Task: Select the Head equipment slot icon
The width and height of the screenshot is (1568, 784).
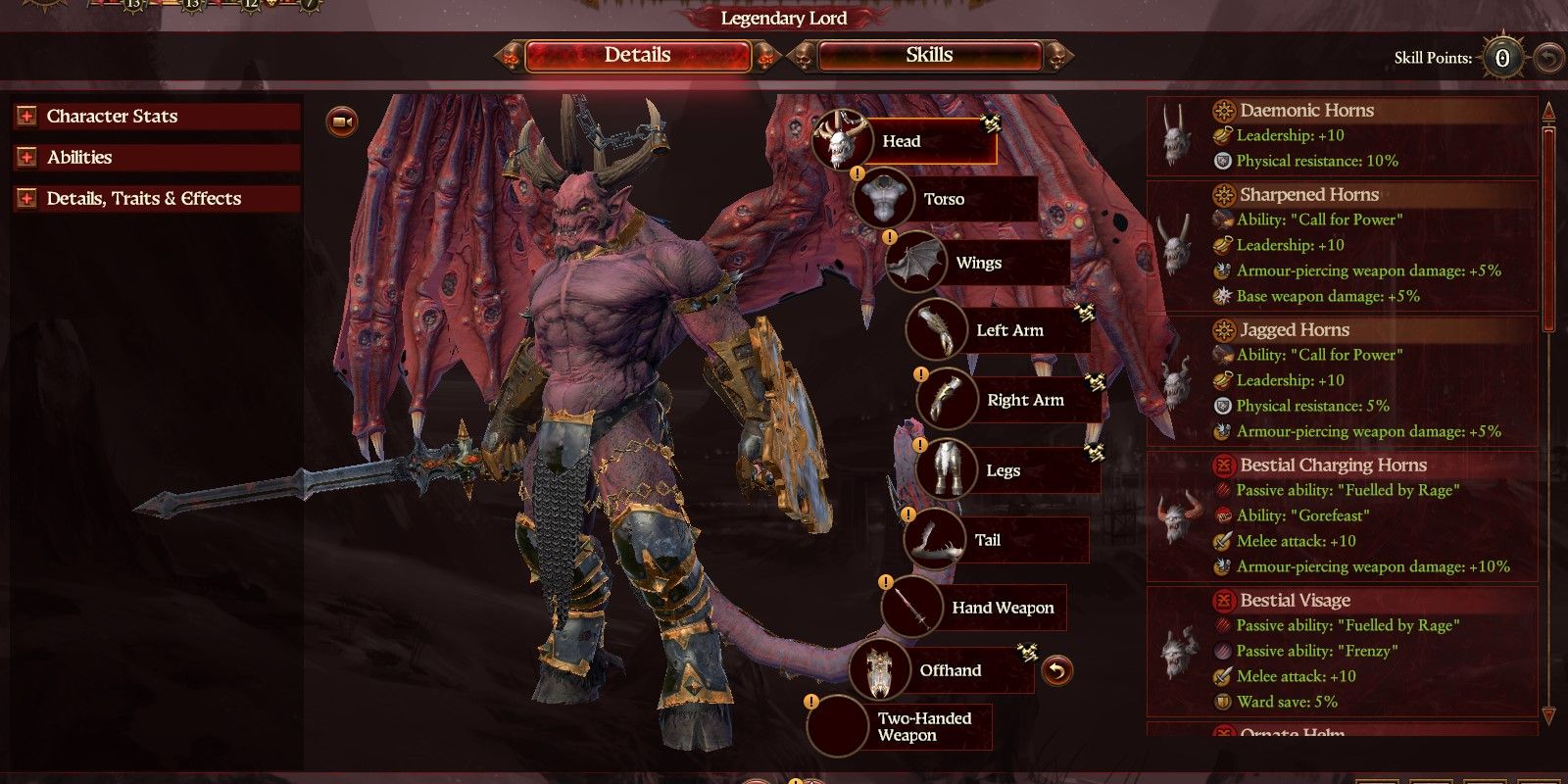Action: tap(839, 140)
